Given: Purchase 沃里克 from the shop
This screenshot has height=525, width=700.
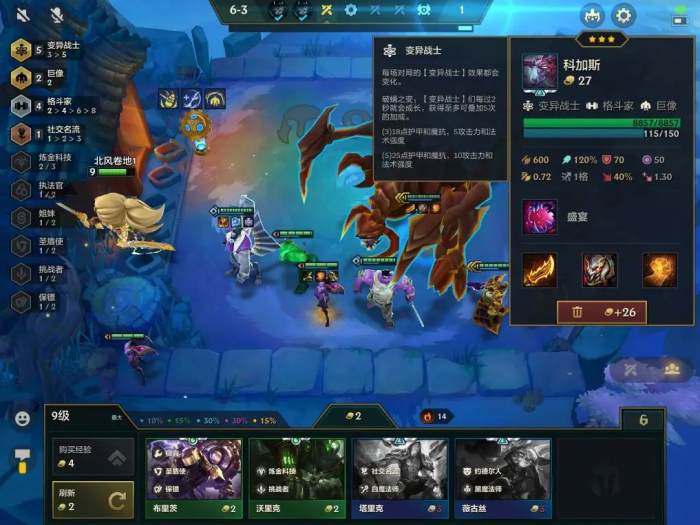Looking at the screenshot, I should click(297, 468).
